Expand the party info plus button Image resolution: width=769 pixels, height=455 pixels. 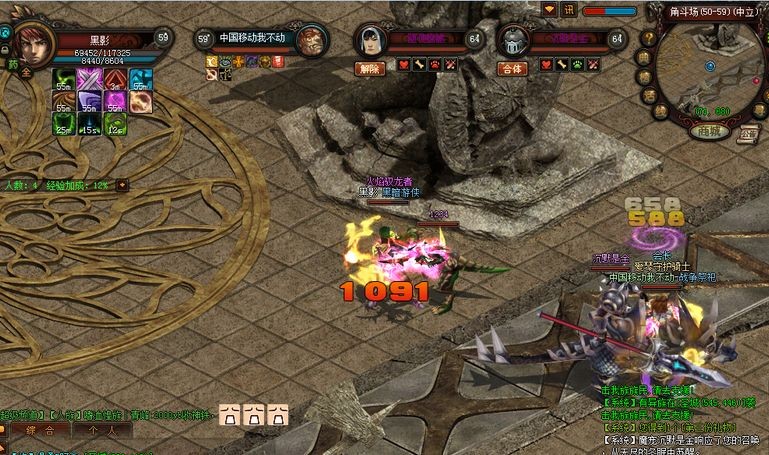pos(122,185)
